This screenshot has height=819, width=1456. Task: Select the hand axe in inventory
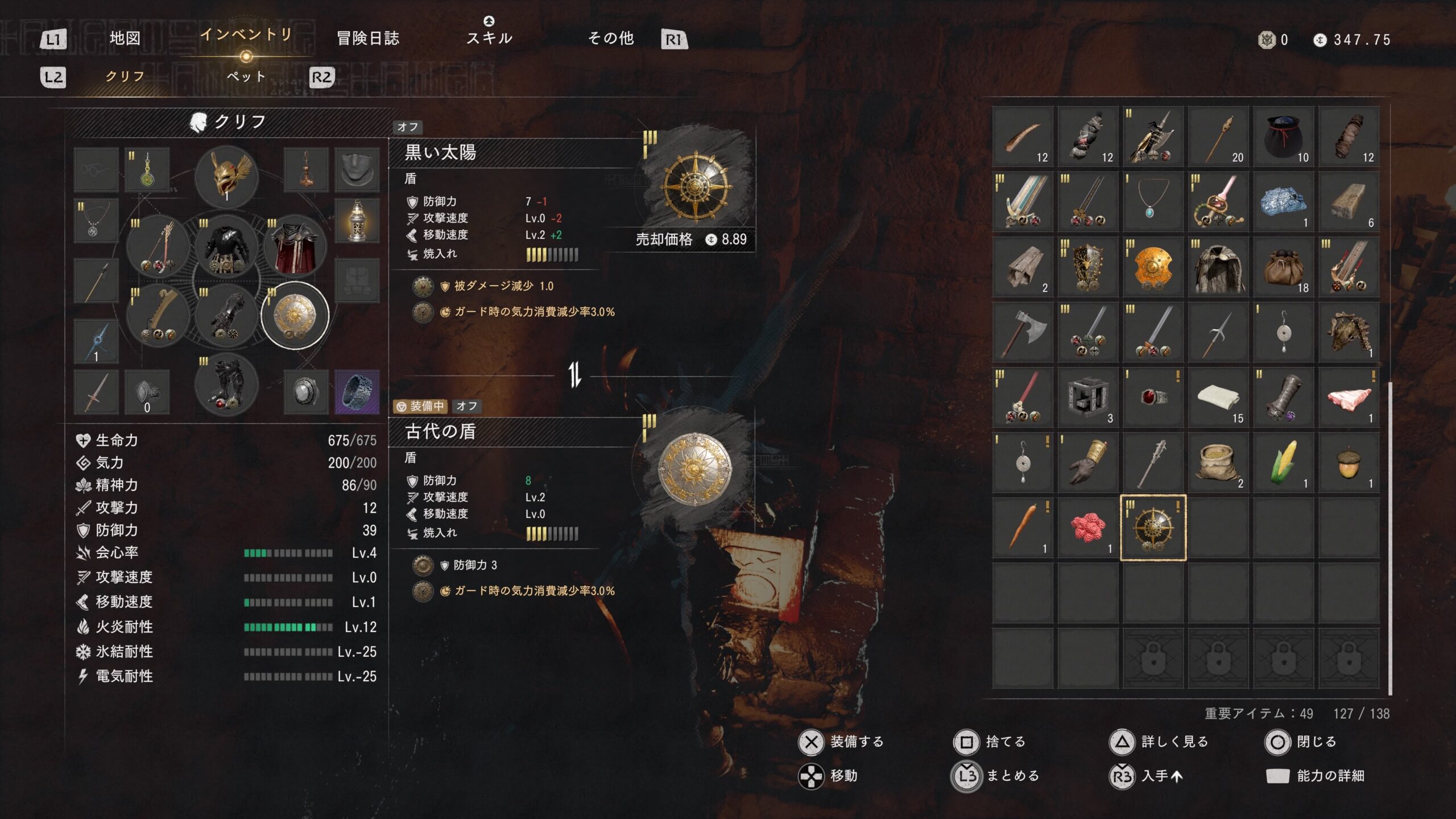[x=1023, y=332]
